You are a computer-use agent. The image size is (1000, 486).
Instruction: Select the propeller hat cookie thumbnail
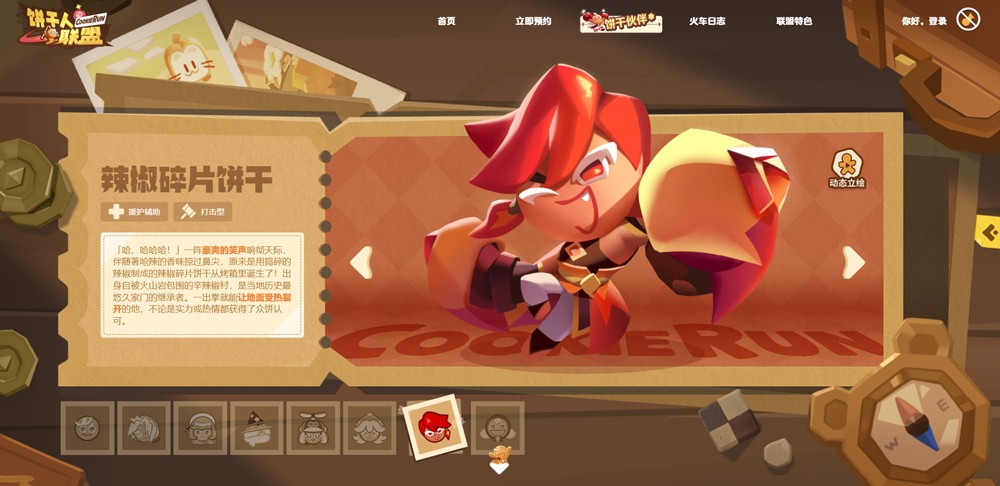[313, 428]
